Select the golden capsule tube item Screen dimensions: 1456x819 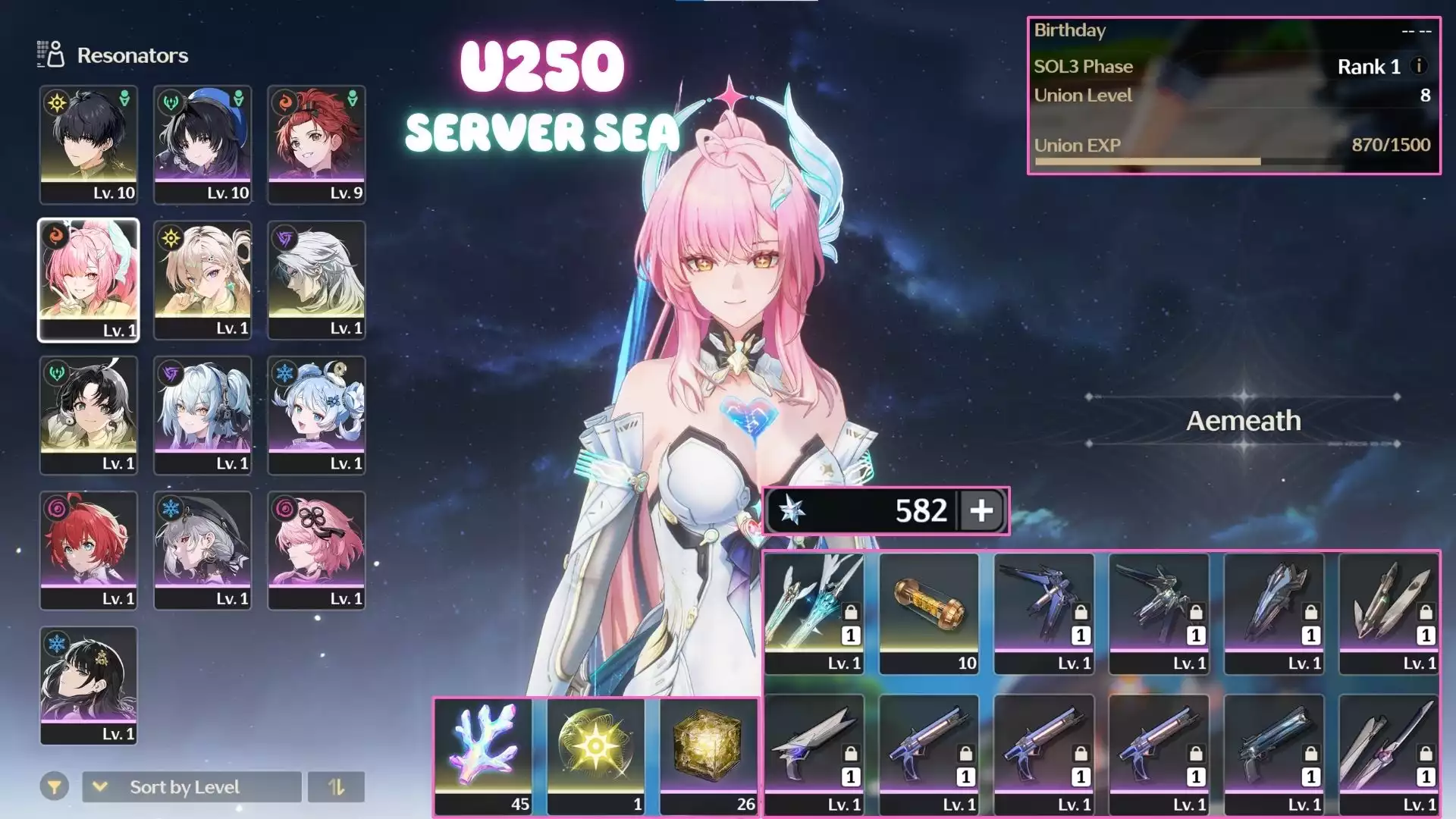[x=929, y=613]
